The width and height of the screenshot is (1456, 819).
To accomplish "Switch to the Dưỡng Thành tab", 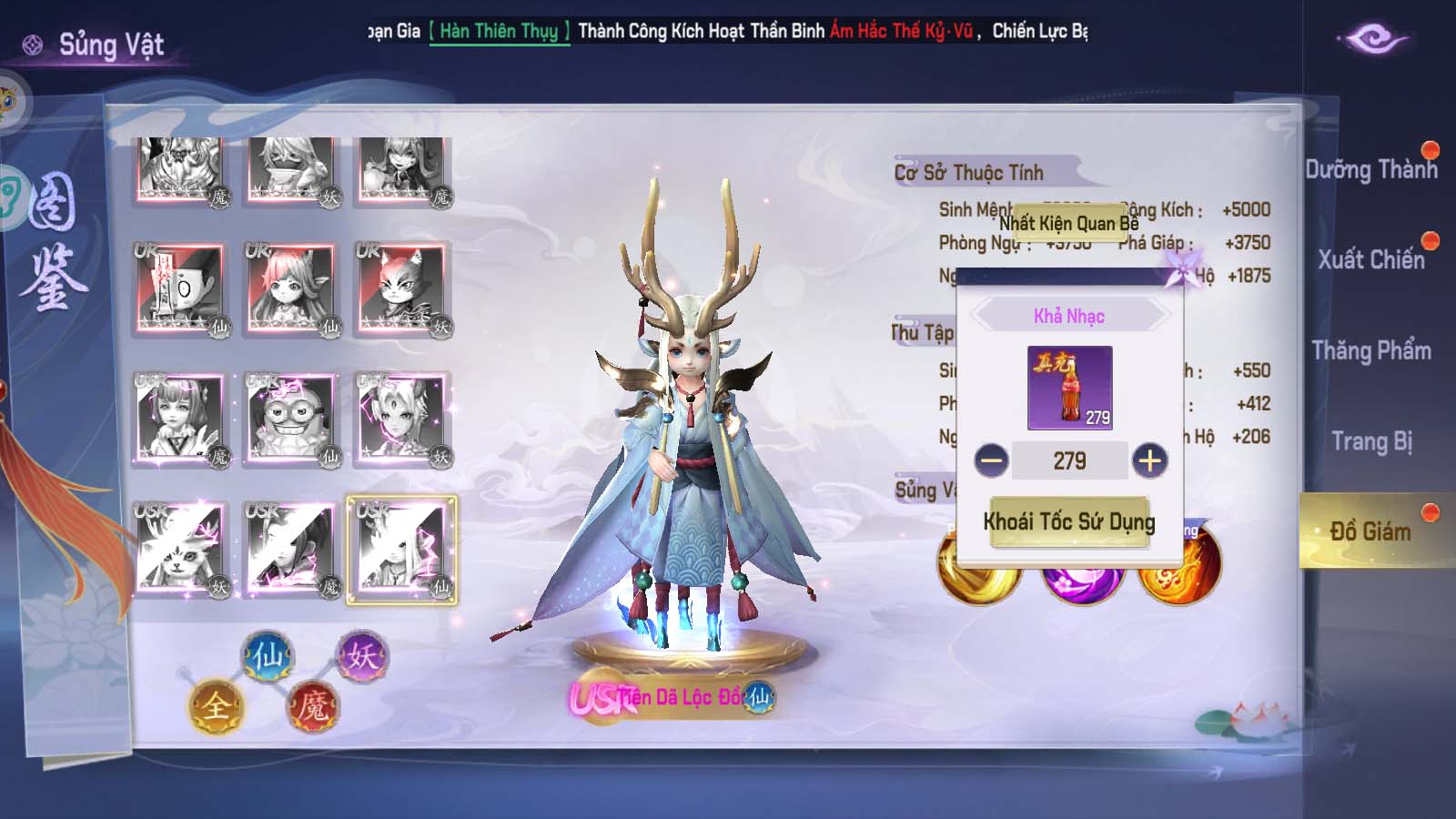I will (x=1370, y=169).
